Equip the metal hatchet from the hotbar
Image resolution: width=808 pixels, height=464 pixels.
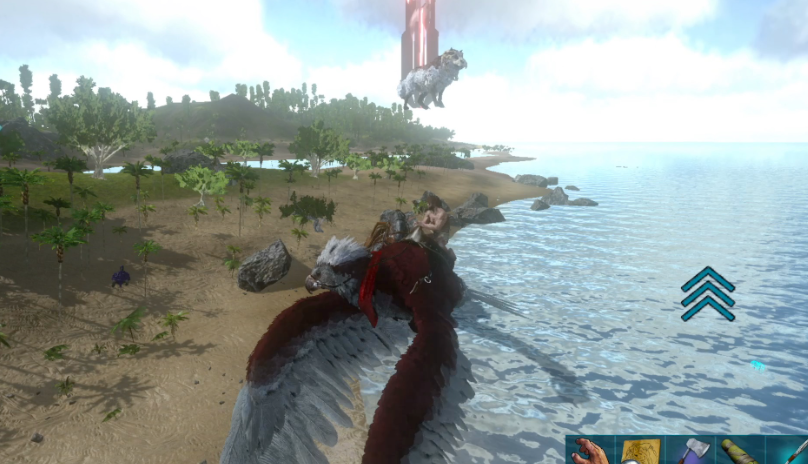(690, 451)
